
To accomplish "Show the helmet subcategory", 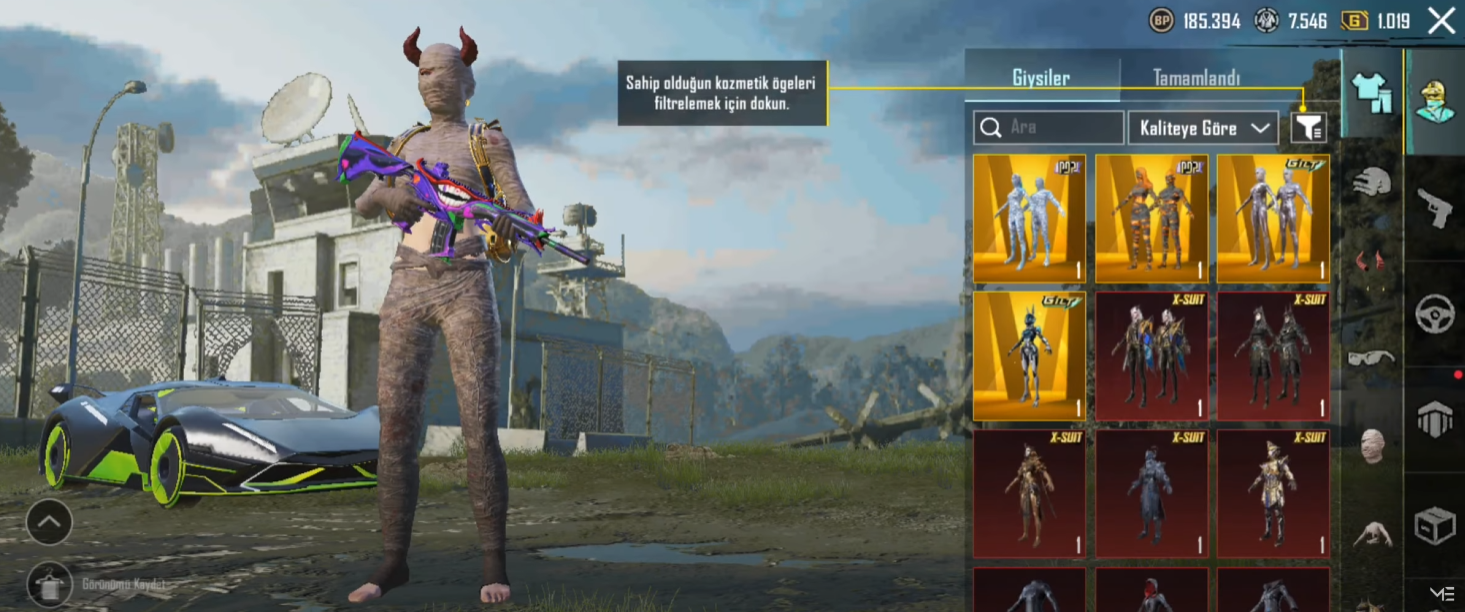I will [x=1371, y=181].
